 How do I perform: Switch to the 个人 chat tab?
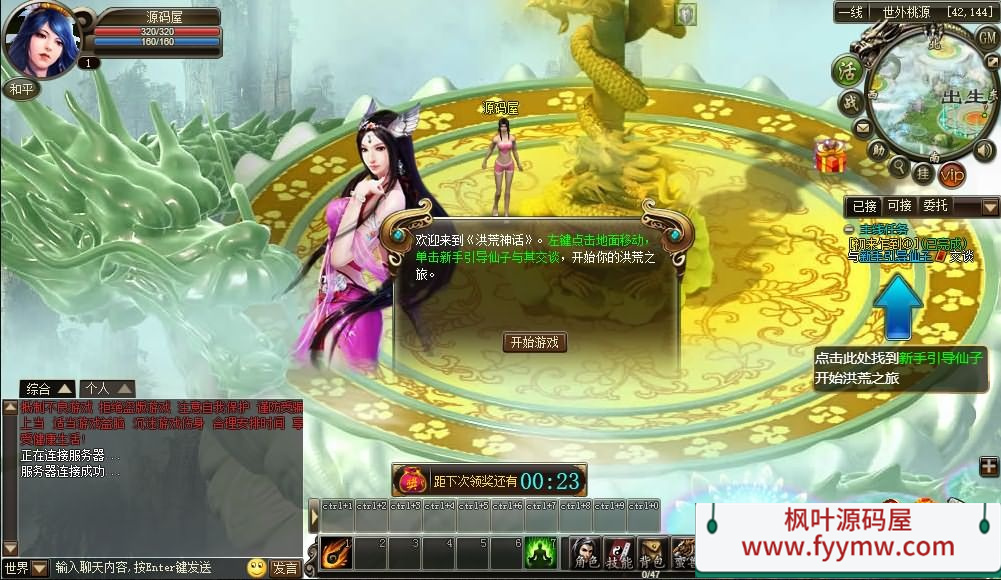click(x=108, y=388)
